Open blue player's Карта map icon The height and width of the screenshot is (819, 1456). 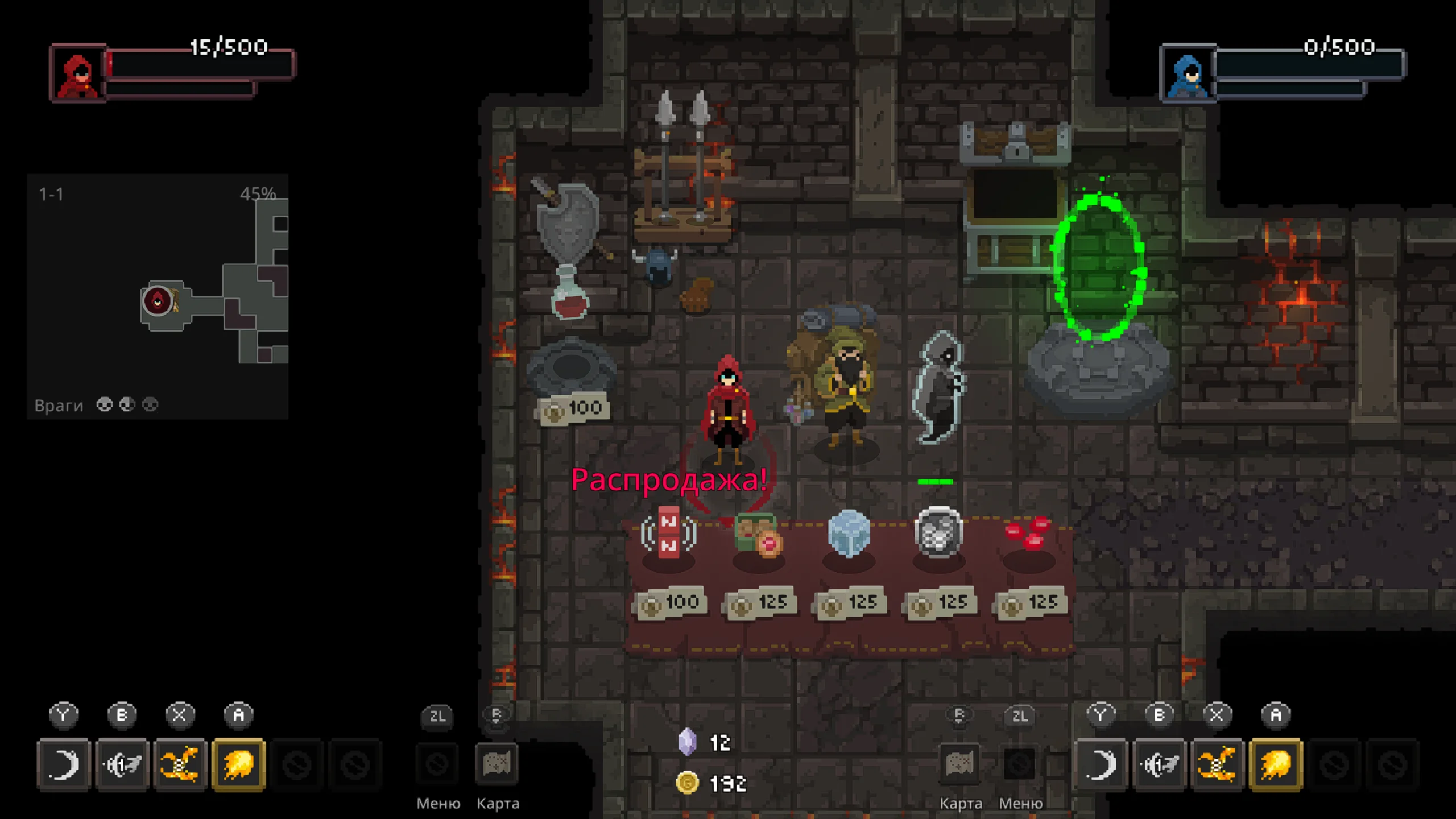coord(960,764)
